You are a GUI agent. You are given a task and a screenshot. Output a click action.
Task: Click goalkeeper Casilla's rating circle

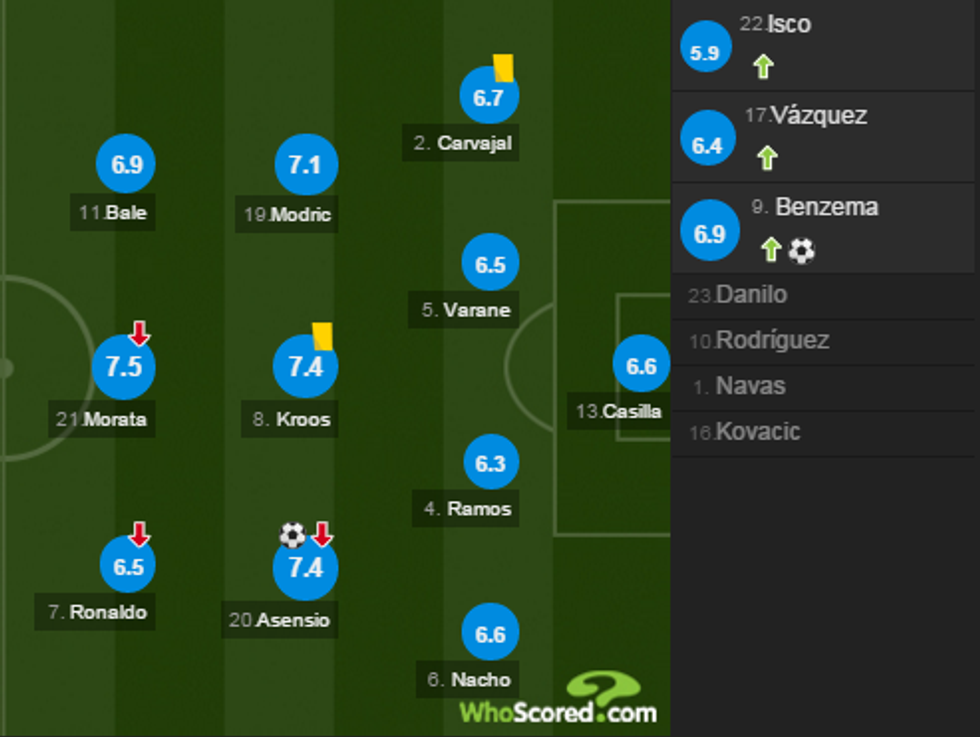[641, 366]
